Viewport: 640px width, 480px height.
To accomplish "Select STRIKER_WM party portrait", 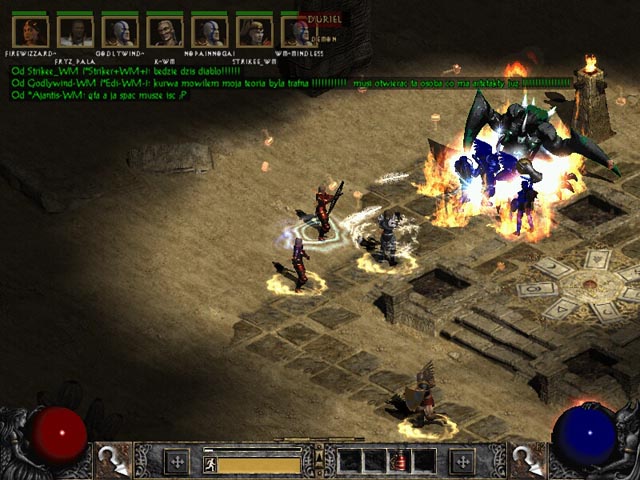I will (x=255, y=32).
